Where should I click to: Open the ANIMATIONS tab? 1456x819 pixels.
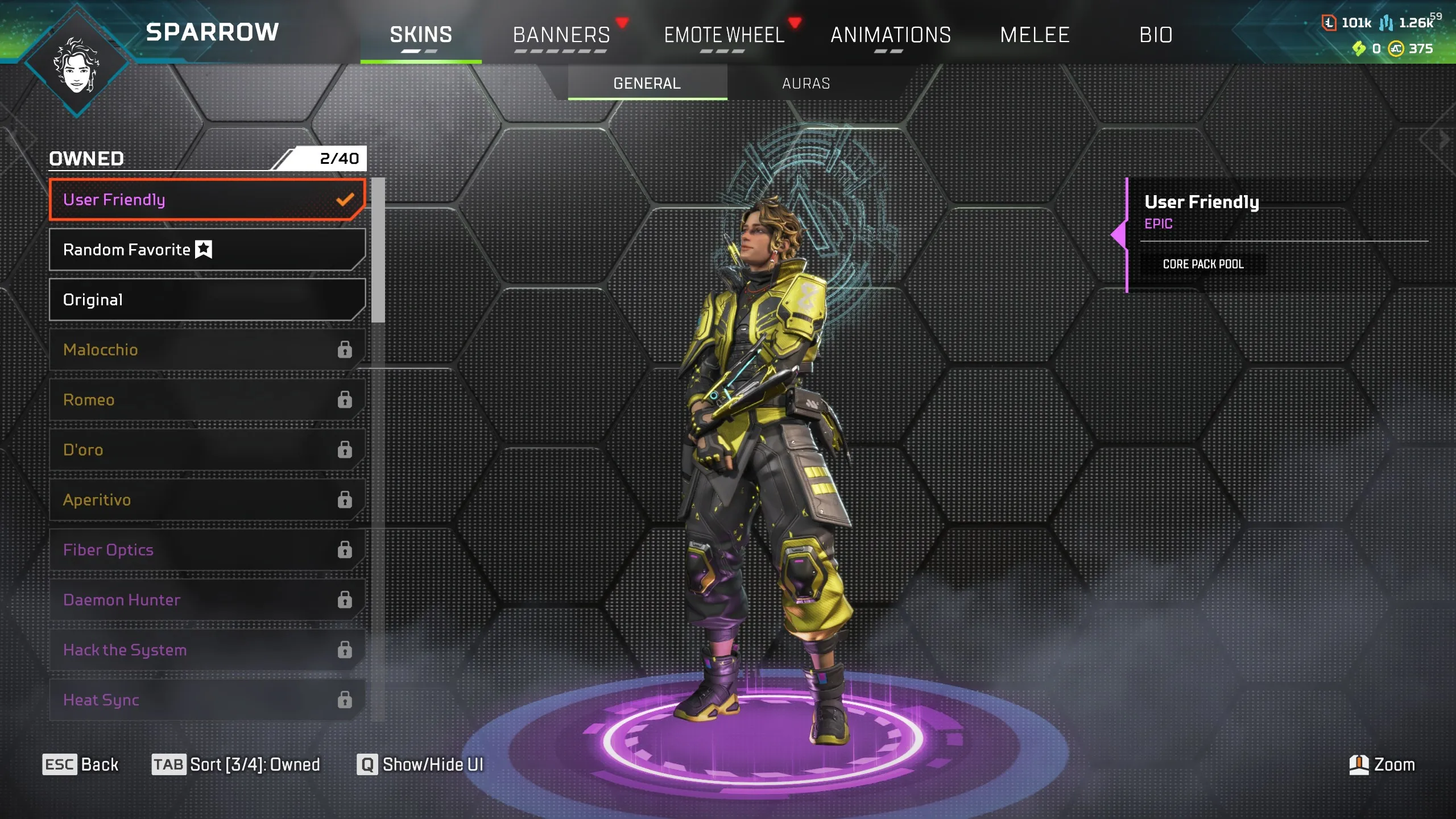click(891, 35)
